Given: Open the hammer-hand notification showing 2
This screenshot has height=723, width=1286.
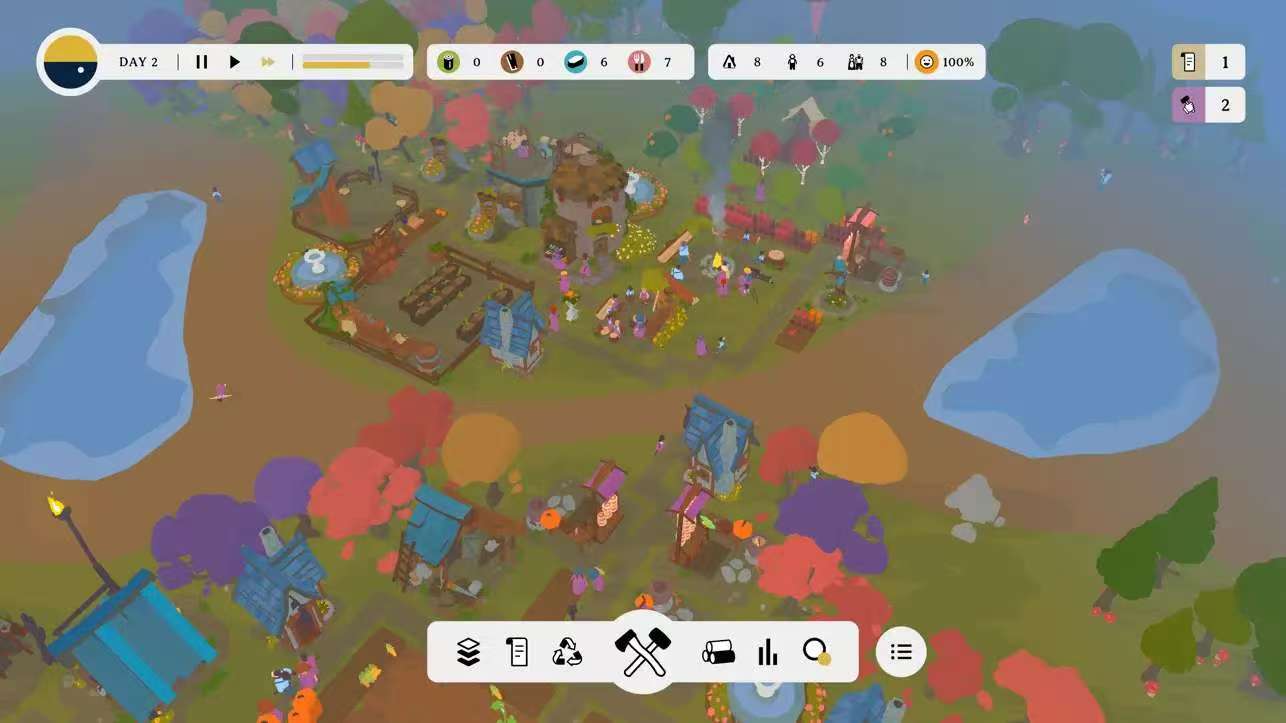Looking at the screenshot, I should pyautogui.click(x=1208, y=105).
